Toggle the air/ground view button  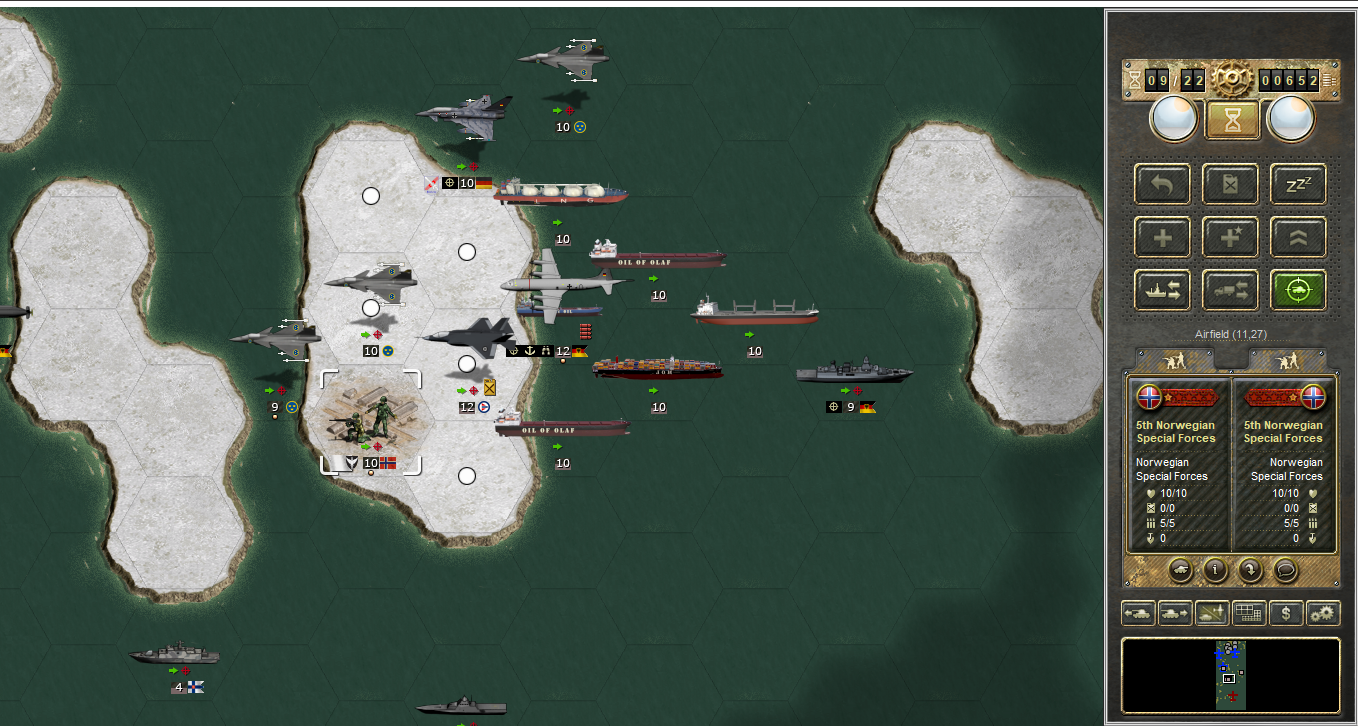point(1212,613)
